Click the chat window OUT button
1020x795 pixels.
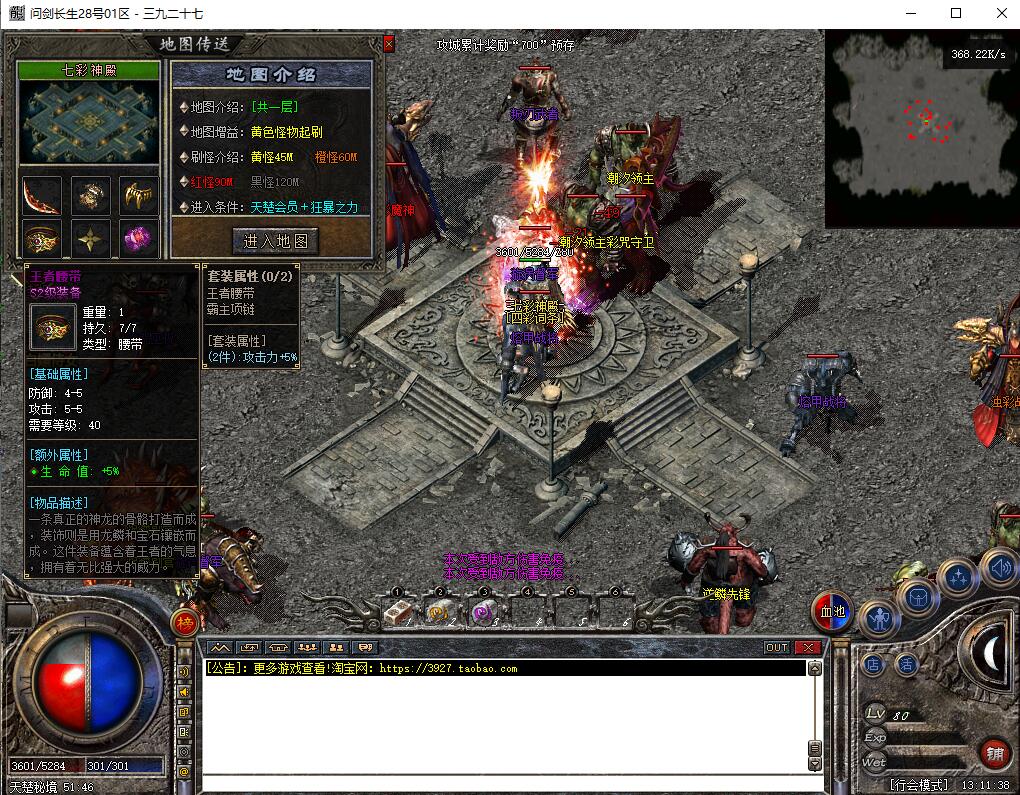[x=777, y=648]
